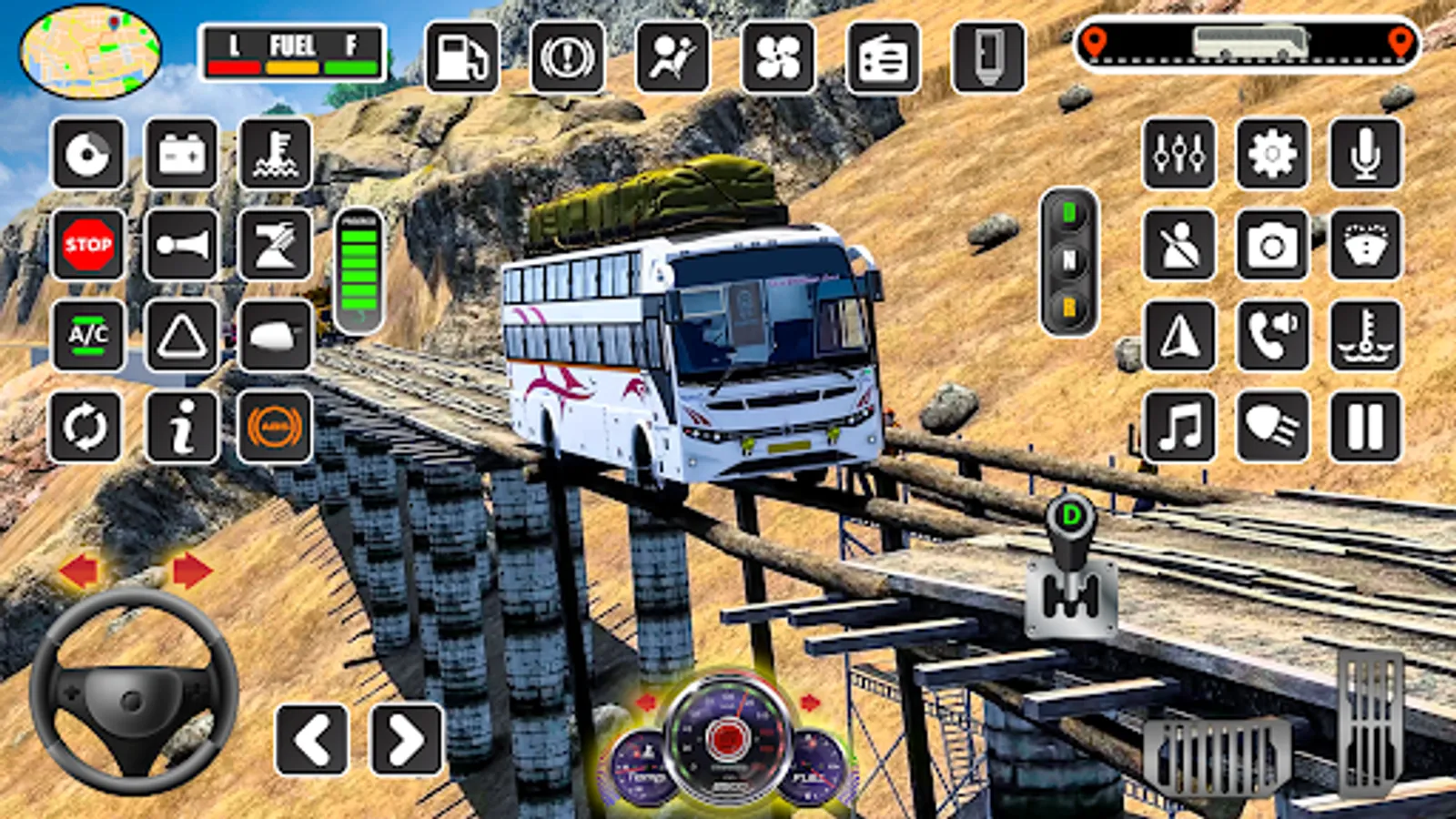This screenshot has height=819, width=1456.
Task: Tap the microphone button
Action: coord(1365,154)
